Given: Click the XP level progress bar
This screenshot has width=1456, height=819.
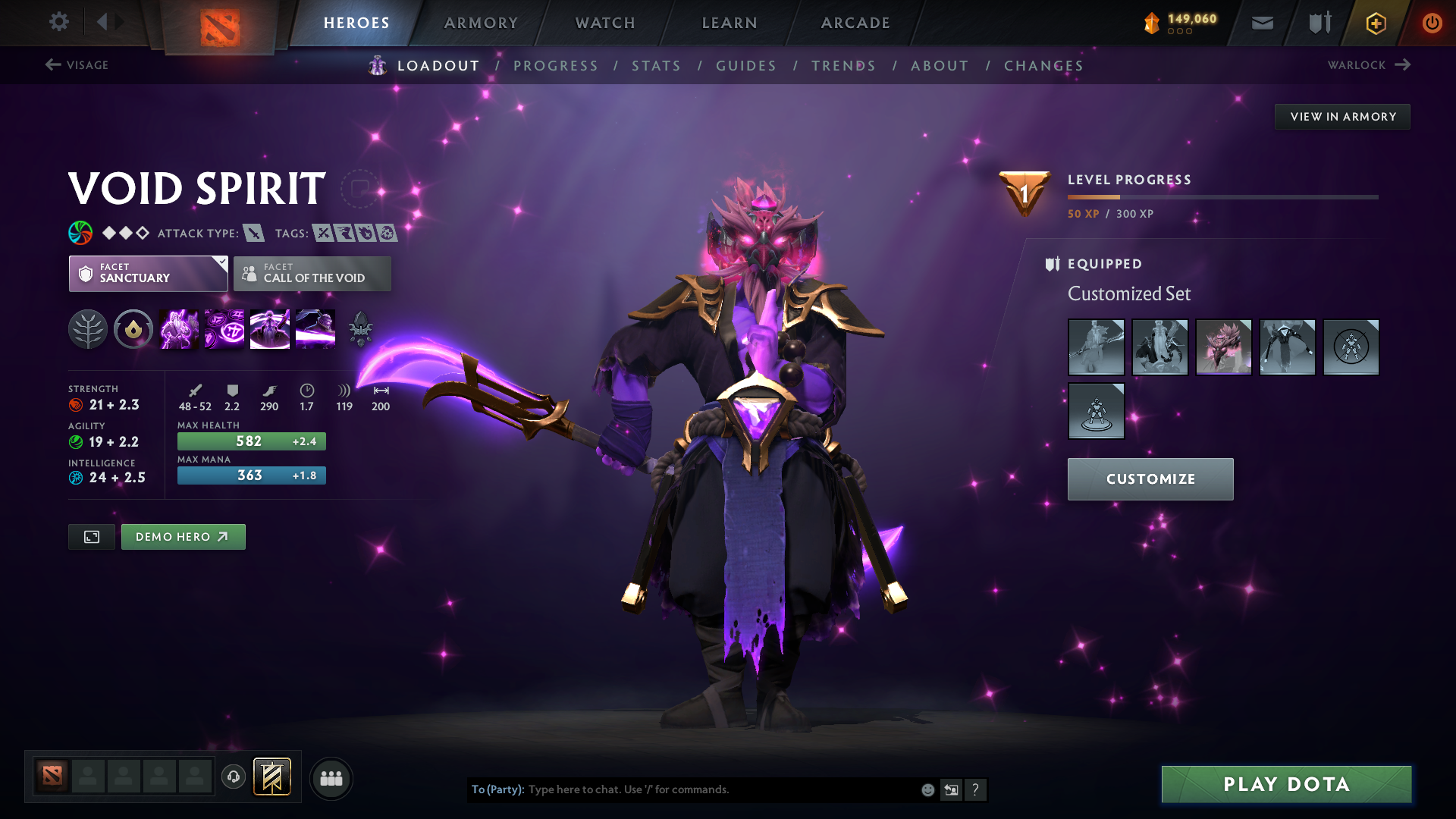Looking at the screenshot, I should pos(1221,197).
